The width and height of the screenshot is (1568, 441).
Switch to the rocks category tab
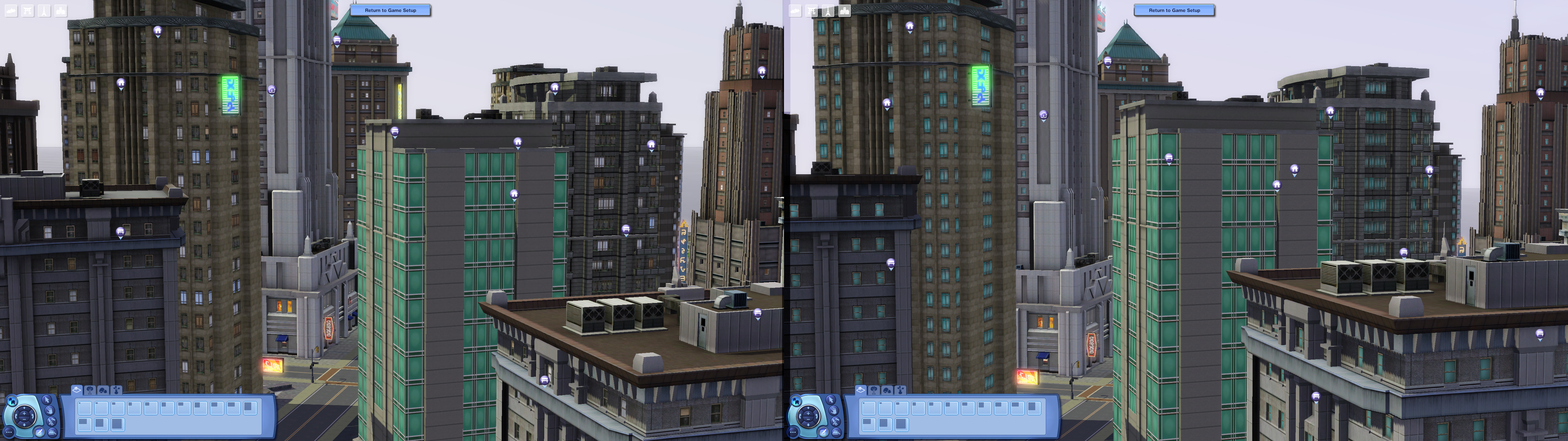(104, 390)
